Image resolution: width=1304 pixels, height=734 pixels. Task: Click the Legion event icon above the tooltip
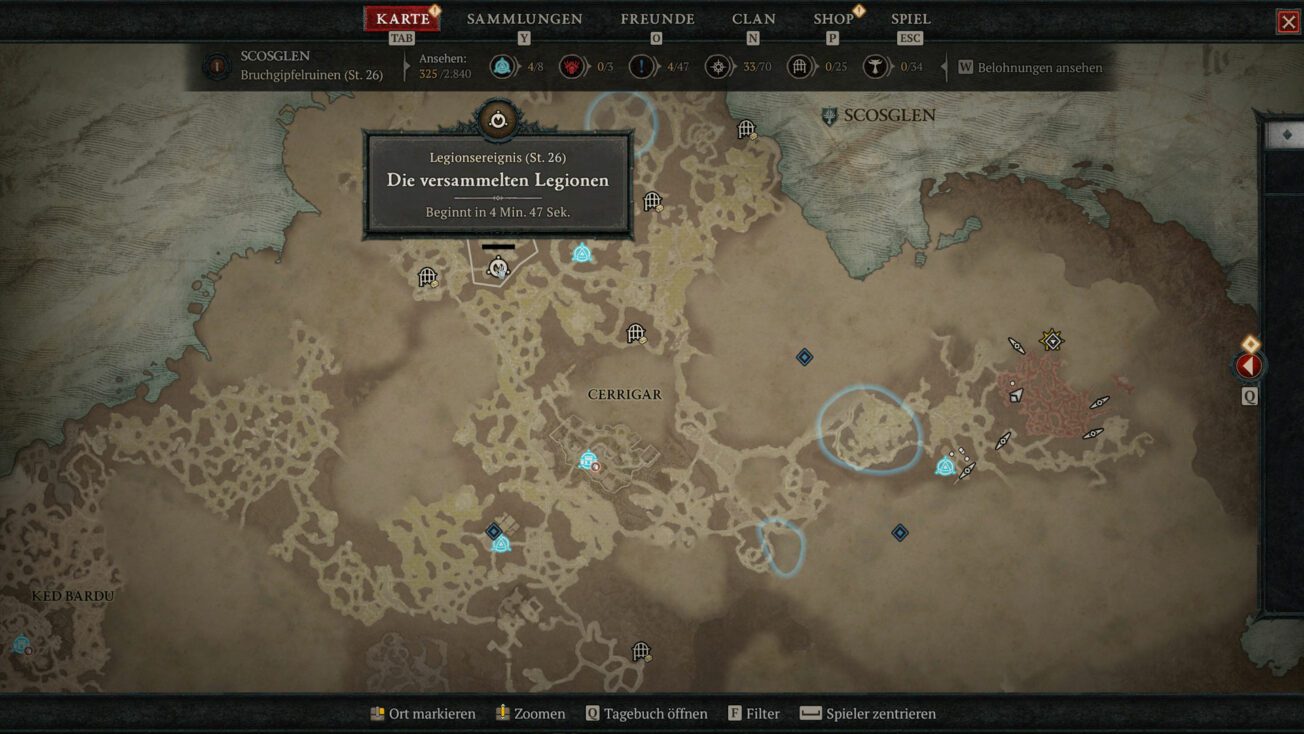(497, 117)
